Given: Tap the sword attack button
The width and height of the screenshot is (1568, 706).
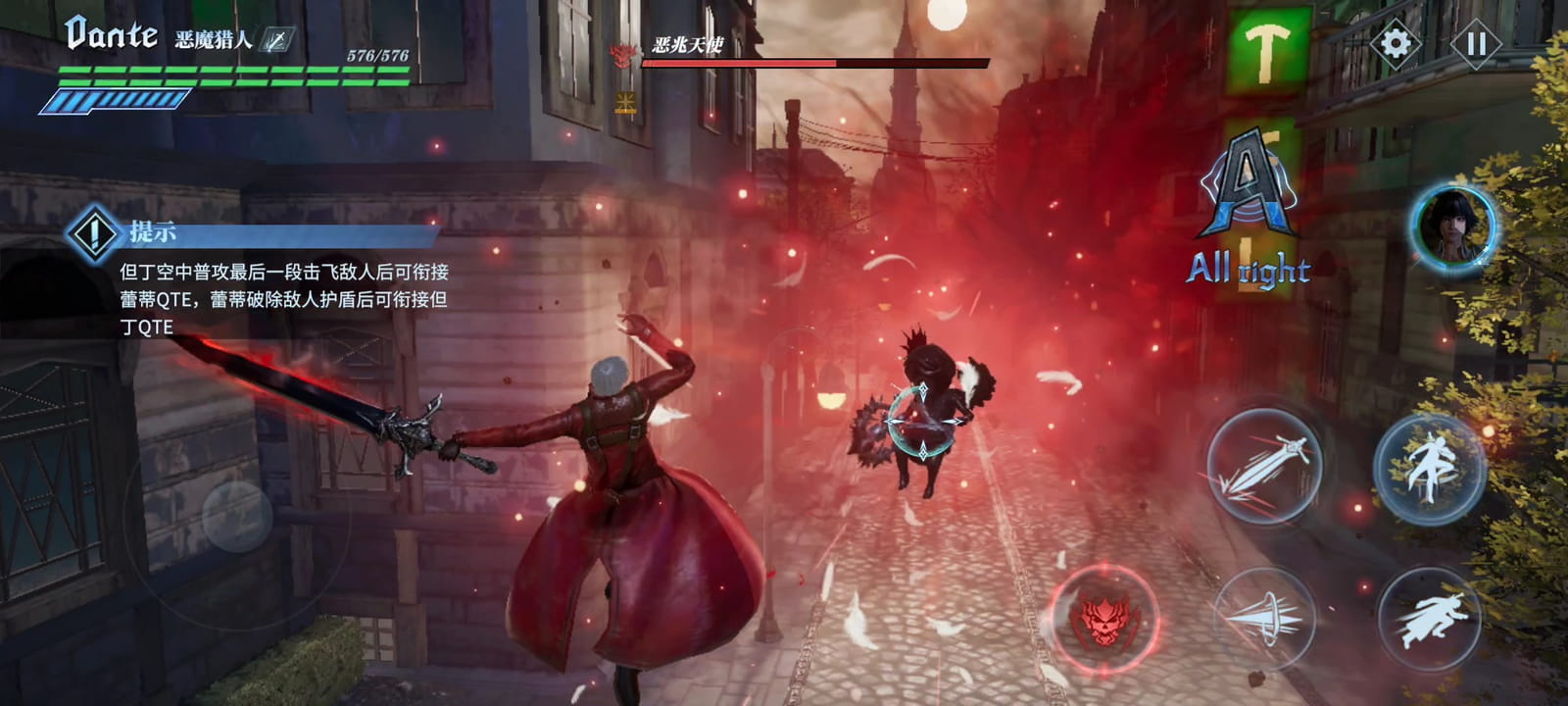Looking at the screenshot, I should point(1264,467).
